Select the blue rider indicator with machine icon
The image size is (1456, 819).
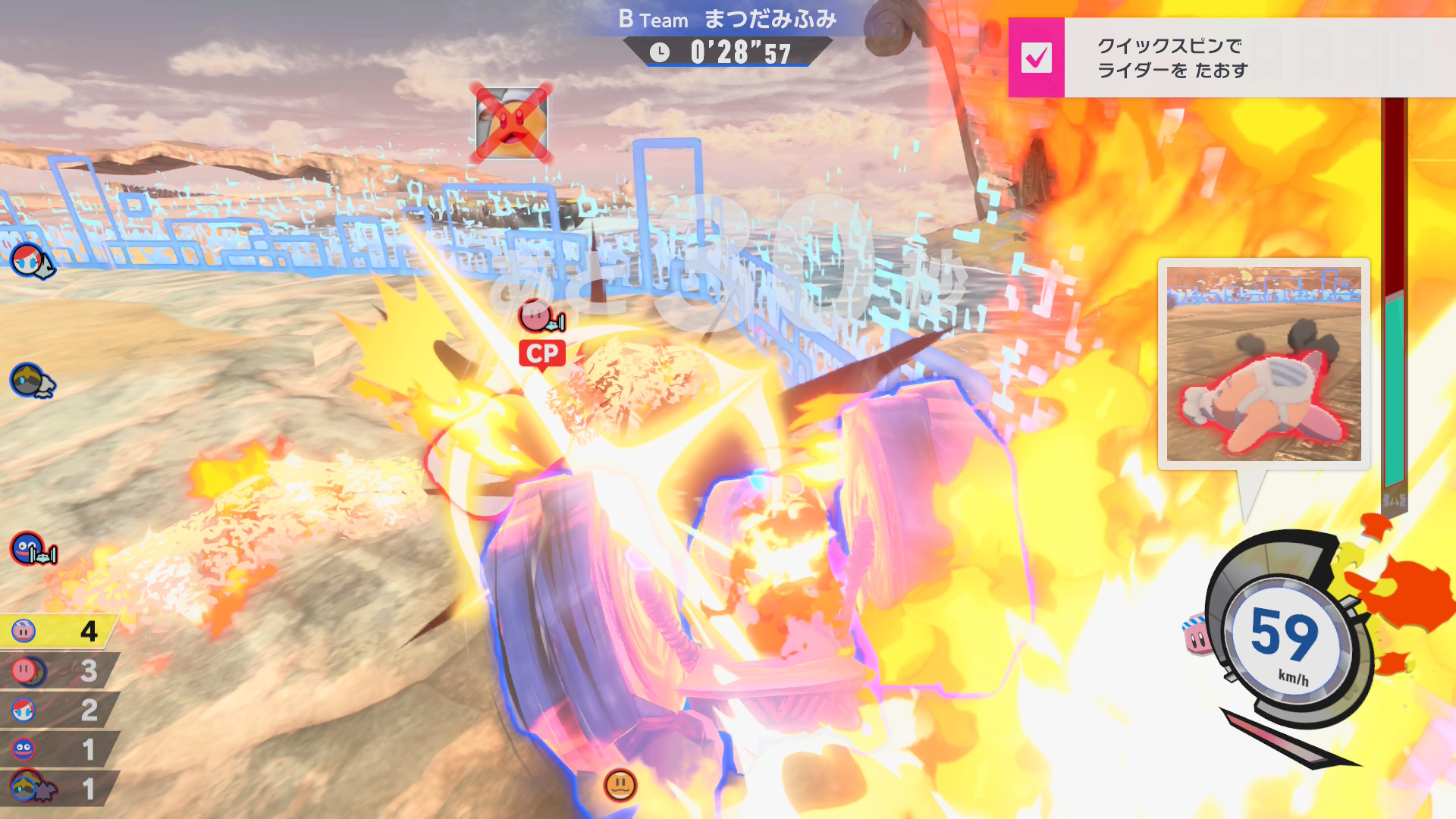coord(33,549)
